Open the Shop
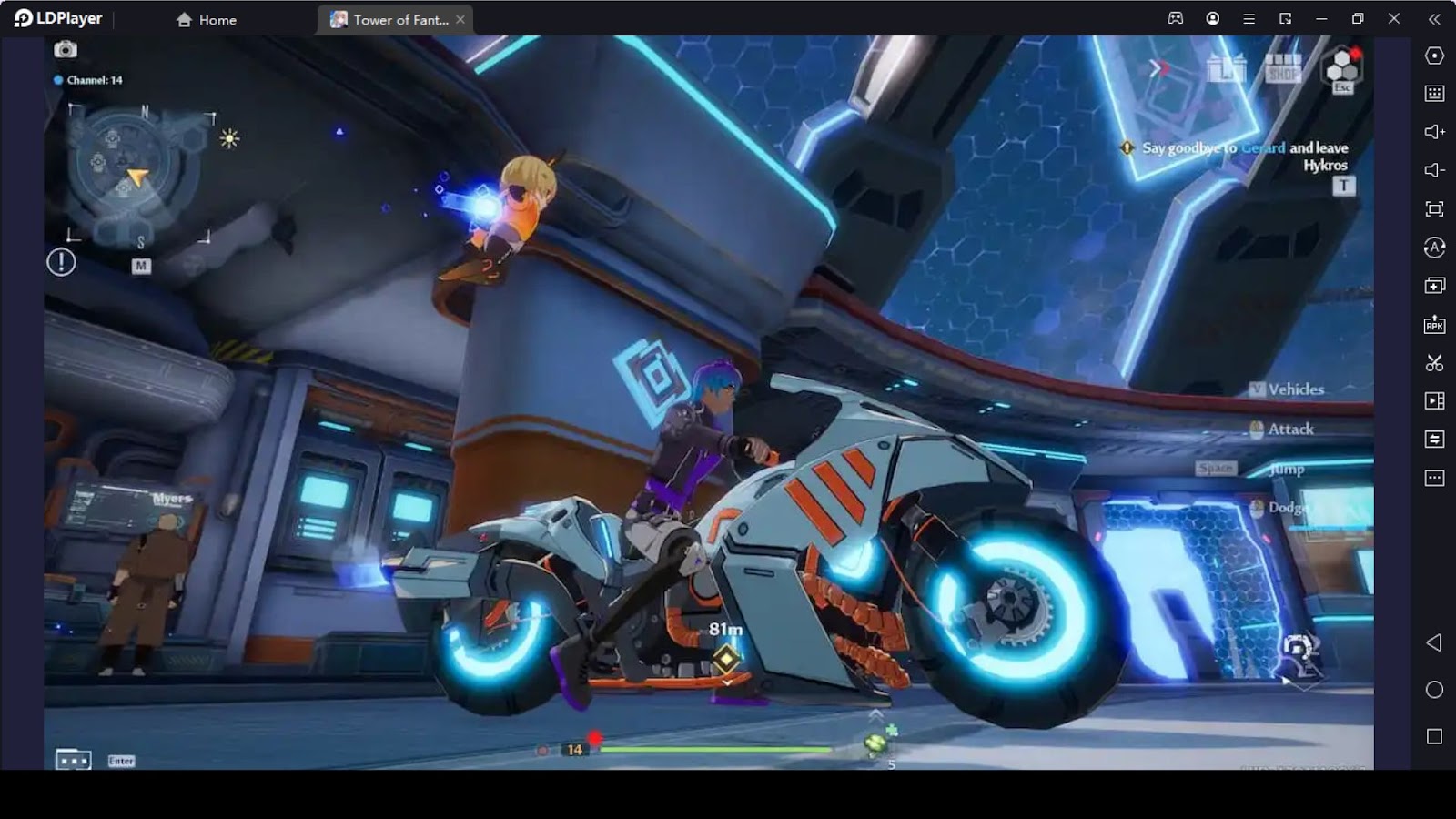This screenshot has width=1456, height=819. pos(1283,68)
